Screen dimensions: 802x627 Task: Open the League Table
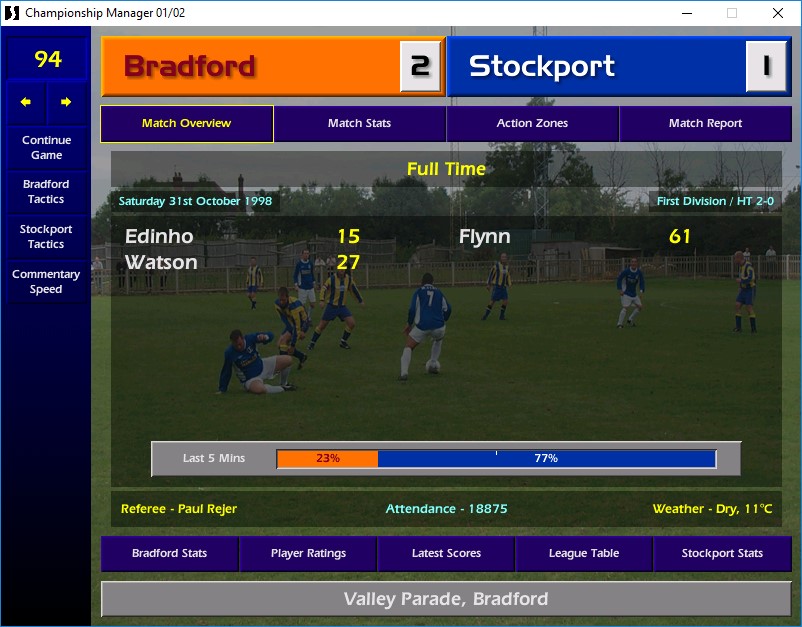click(x=584, y=554)
